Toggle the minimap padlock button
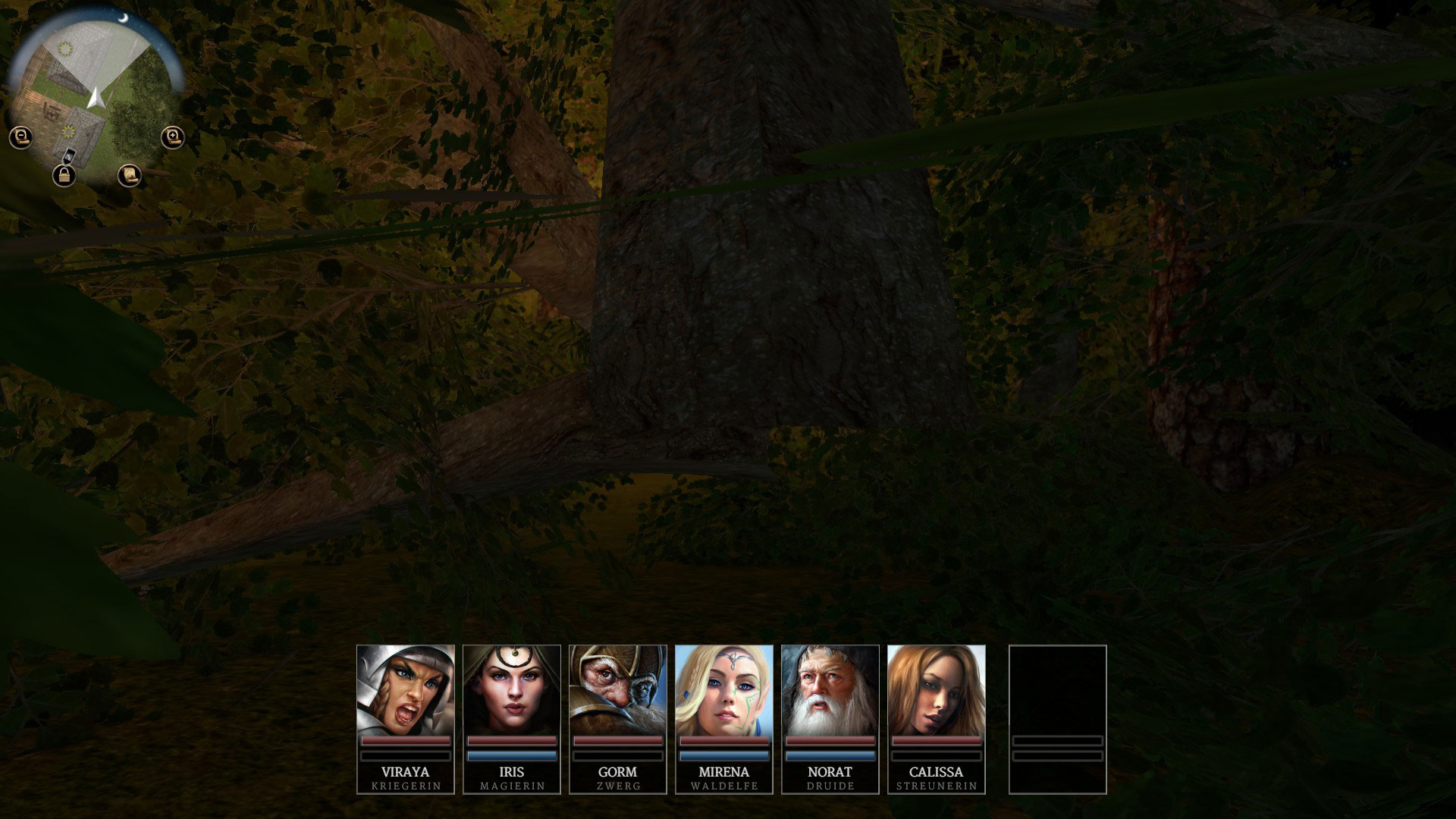 click(64, 177)
